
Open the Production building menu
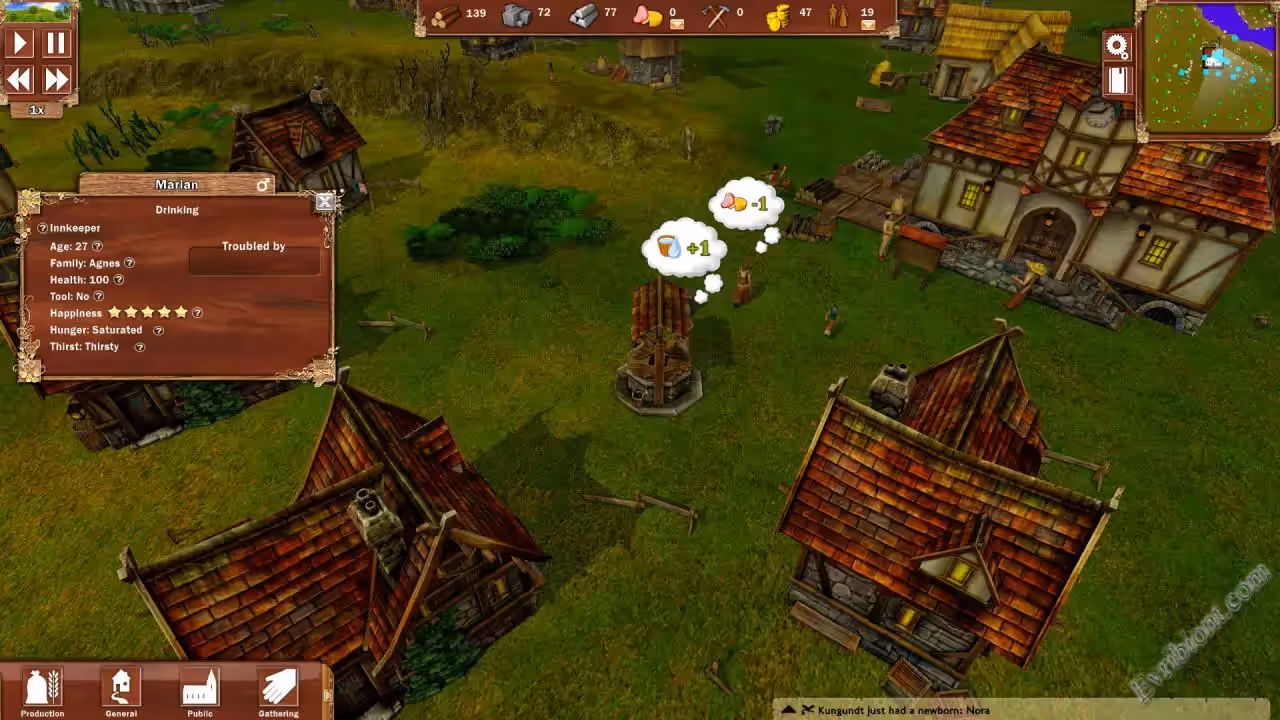[42, 691]
